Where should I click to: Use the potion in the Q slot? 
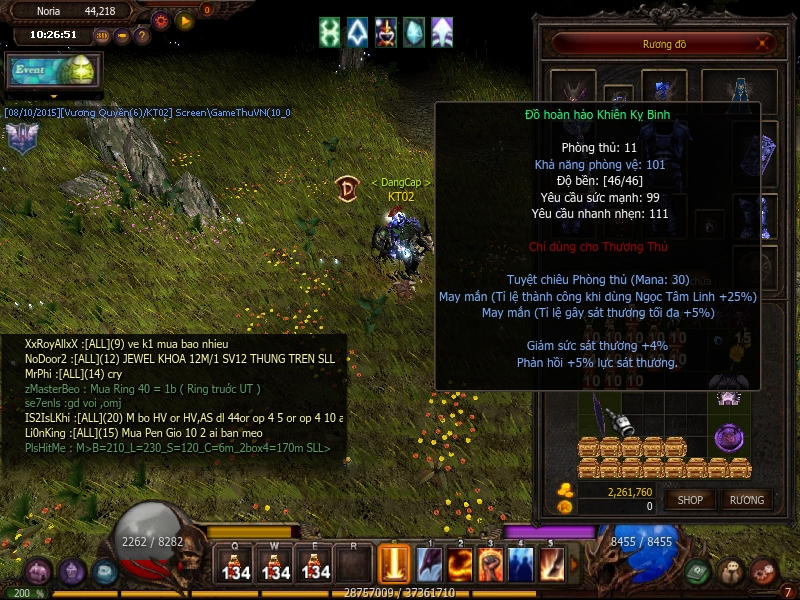(x=235, y=565)
